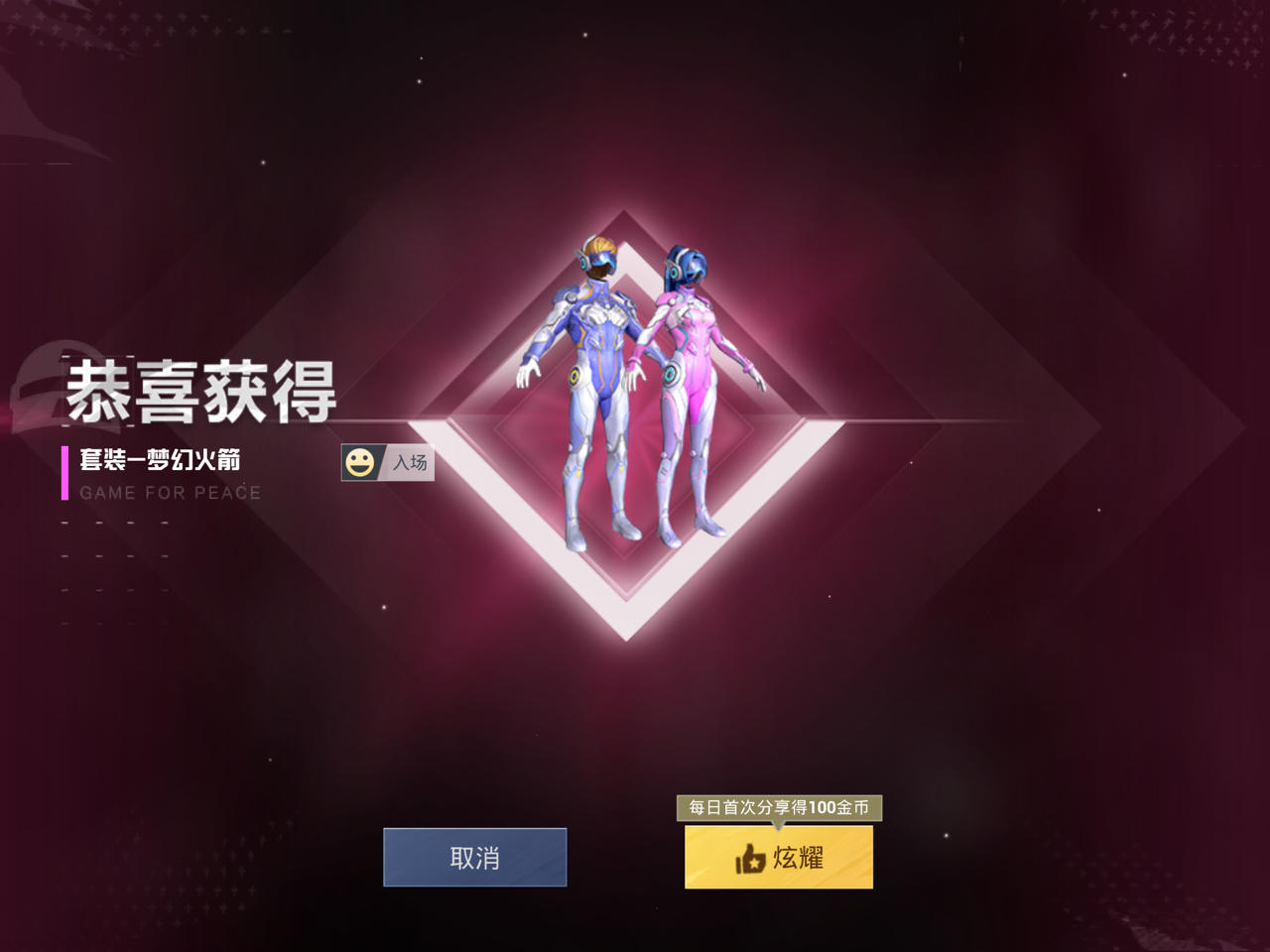Click the 每日首次分享得100金币 tooltip banner

pos(780,809)
